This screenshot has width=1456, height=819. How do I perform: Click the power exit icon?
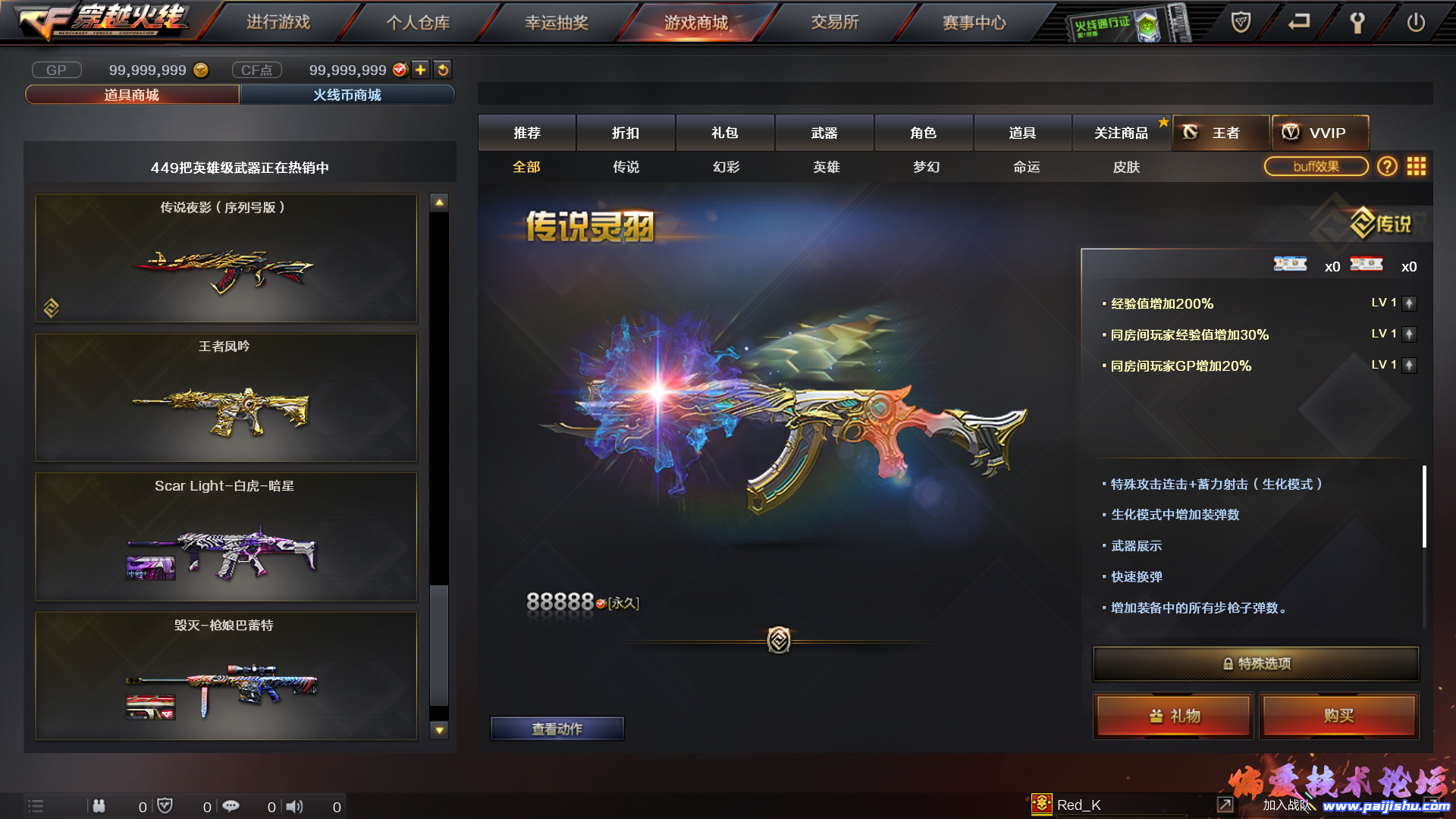click(1416, 23)
